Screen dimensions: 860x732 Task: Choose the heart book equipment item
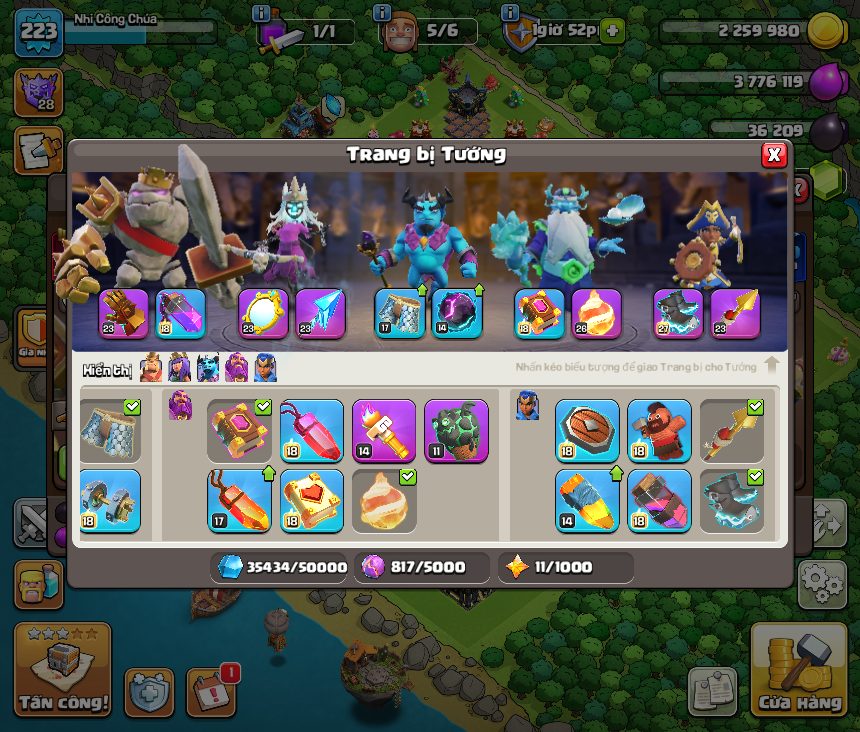click(x=312, y=500)
